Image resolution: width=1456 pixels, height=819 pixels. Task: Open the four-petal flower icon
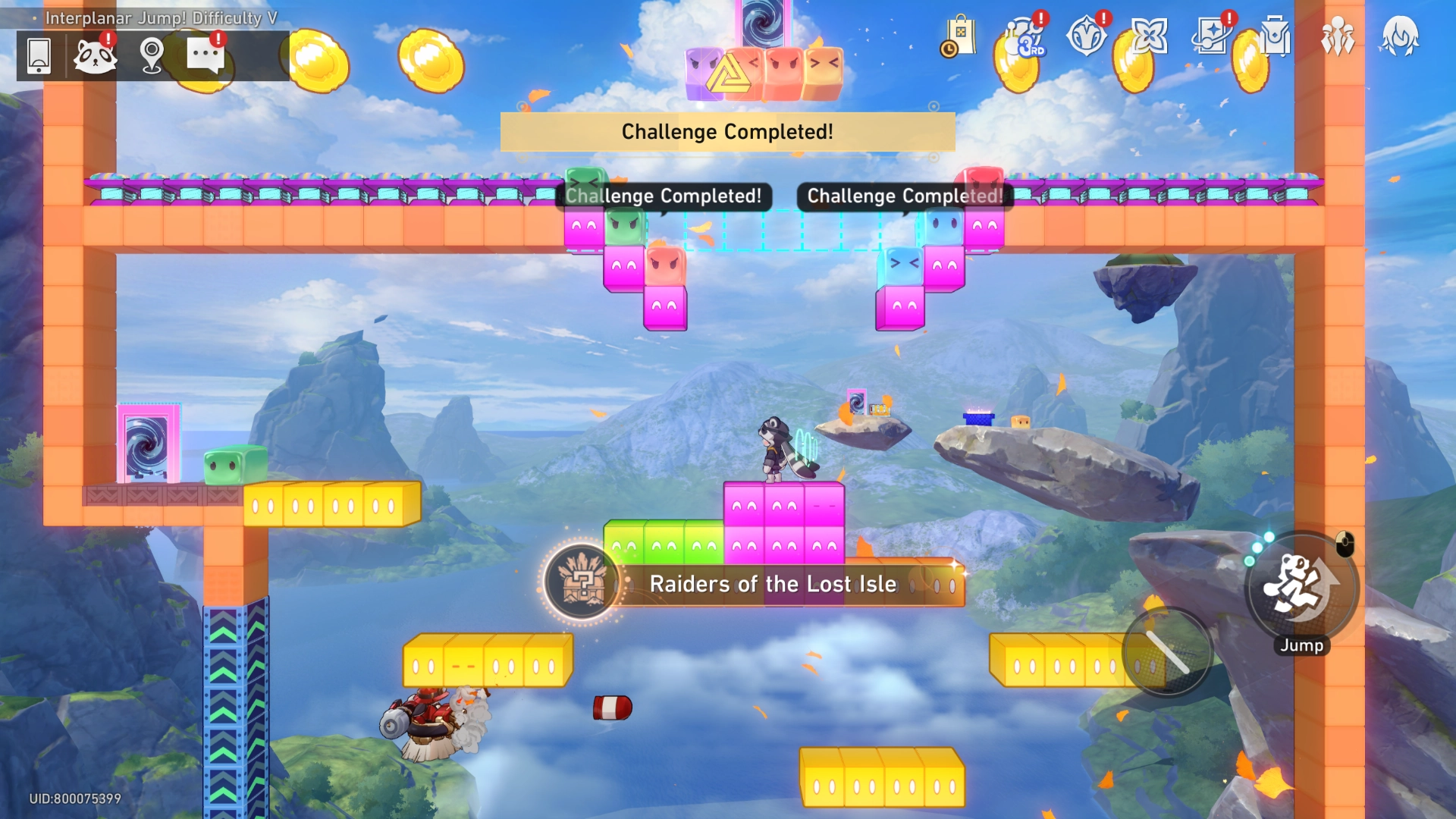[x=1149, y=36]
